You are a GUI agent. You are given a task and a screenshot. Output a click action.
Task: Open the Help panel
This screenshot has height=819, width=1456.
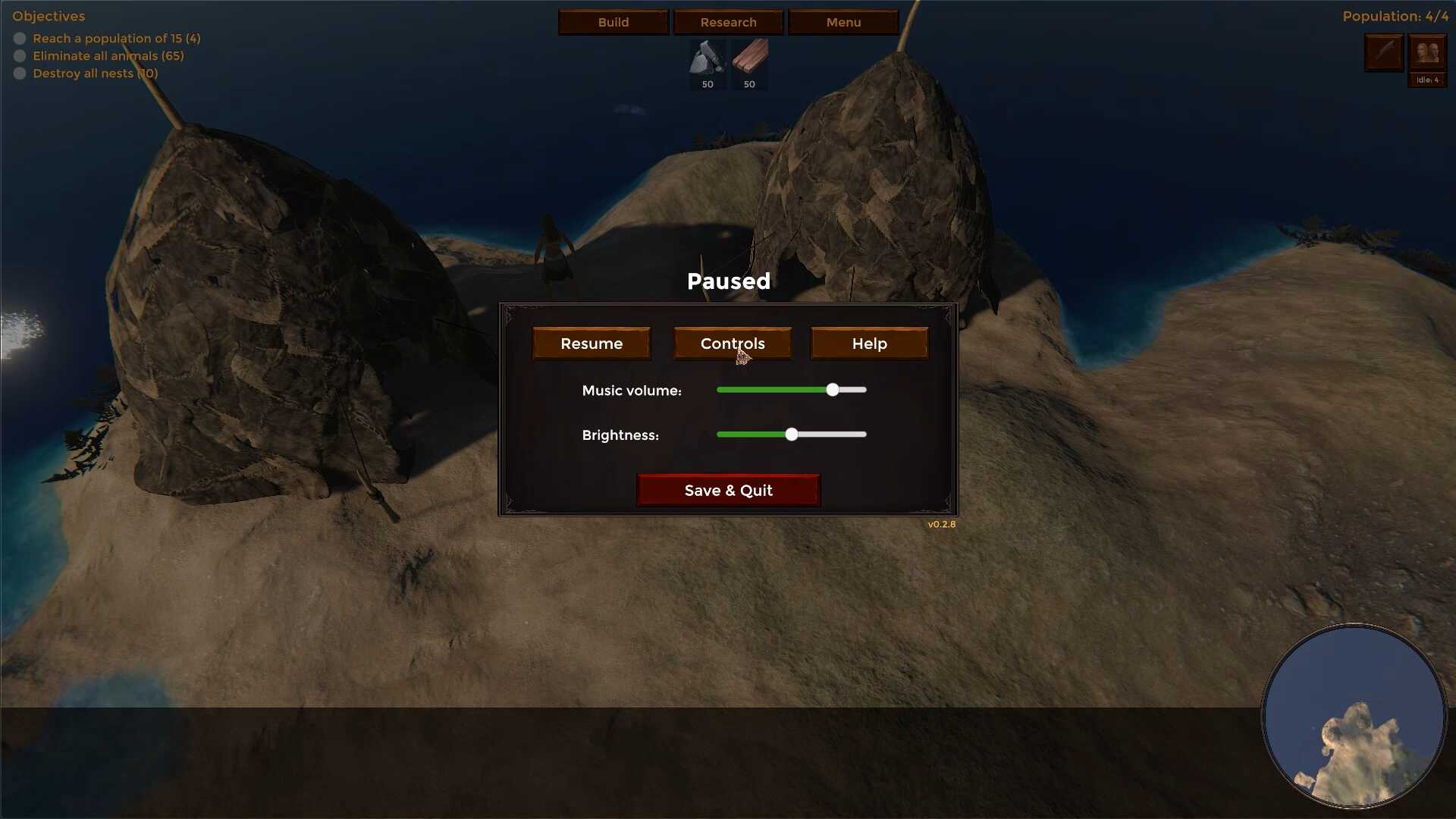(869, 344)
